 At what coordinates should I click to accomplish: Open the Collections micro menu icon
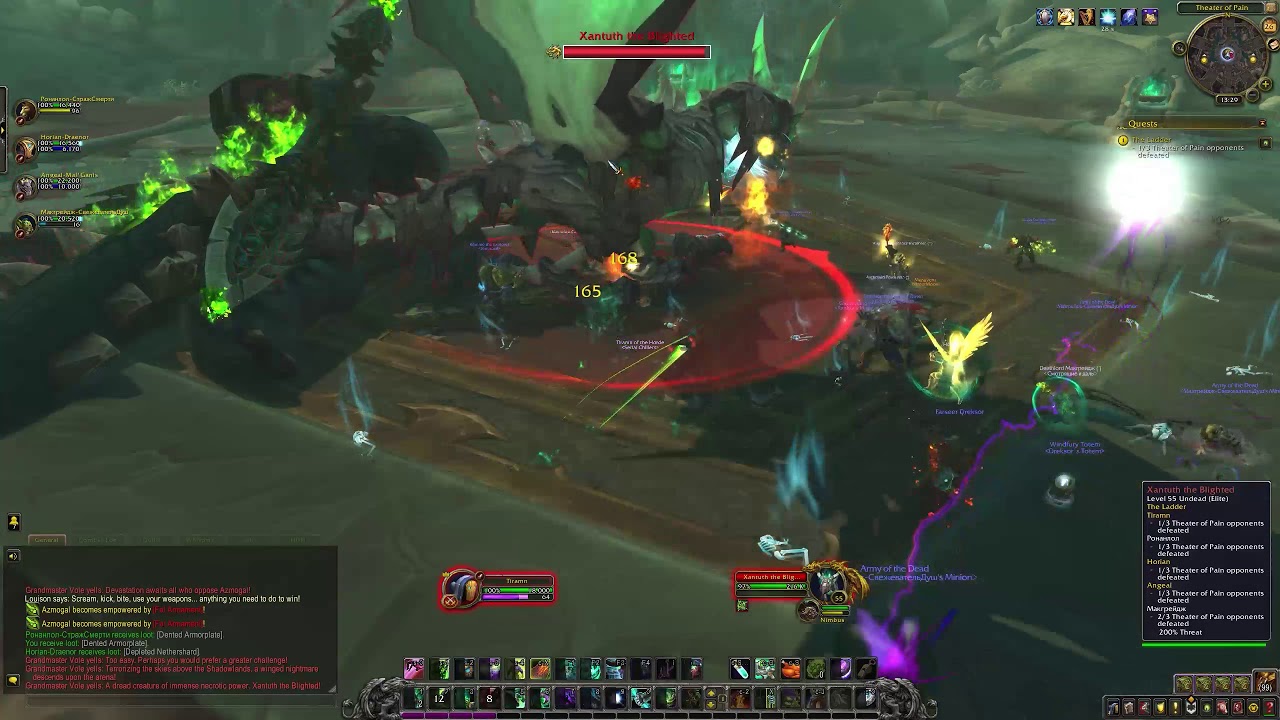coord(1224,707)
